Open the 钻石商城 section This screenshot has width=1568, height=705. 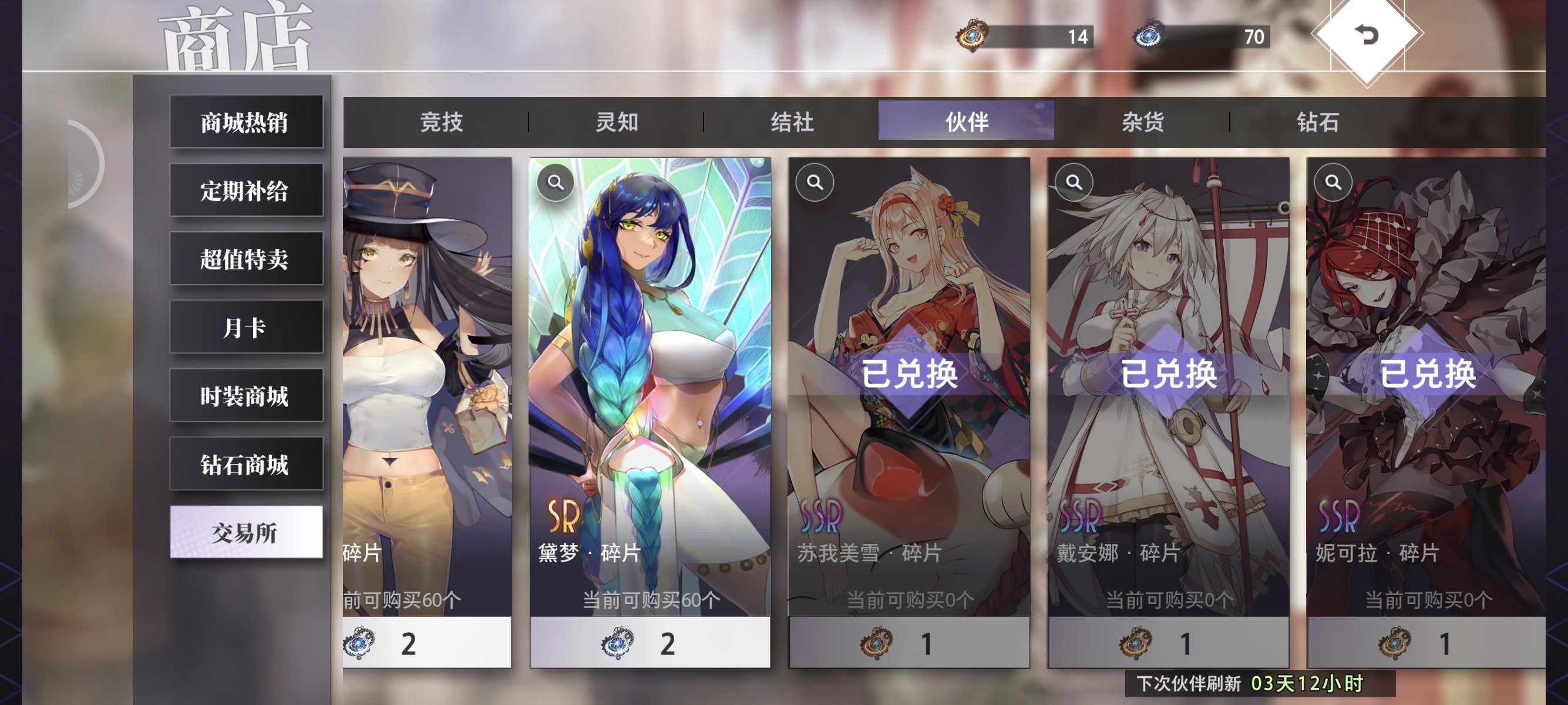(245, 464)
